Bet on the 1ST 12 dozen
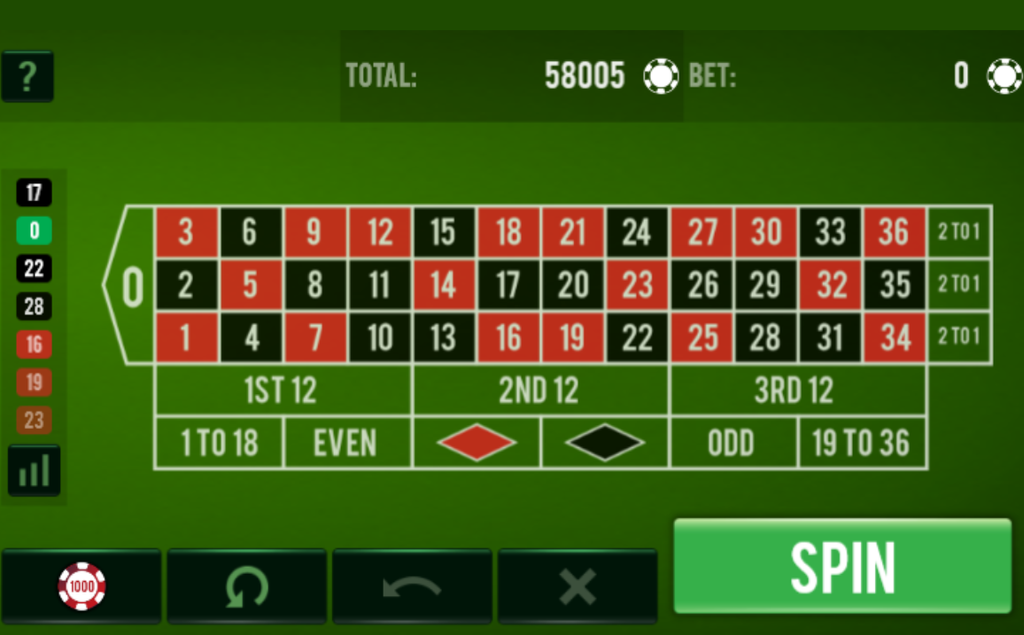1024x635 pixels. pyautogui.click(x=282, y=390)
